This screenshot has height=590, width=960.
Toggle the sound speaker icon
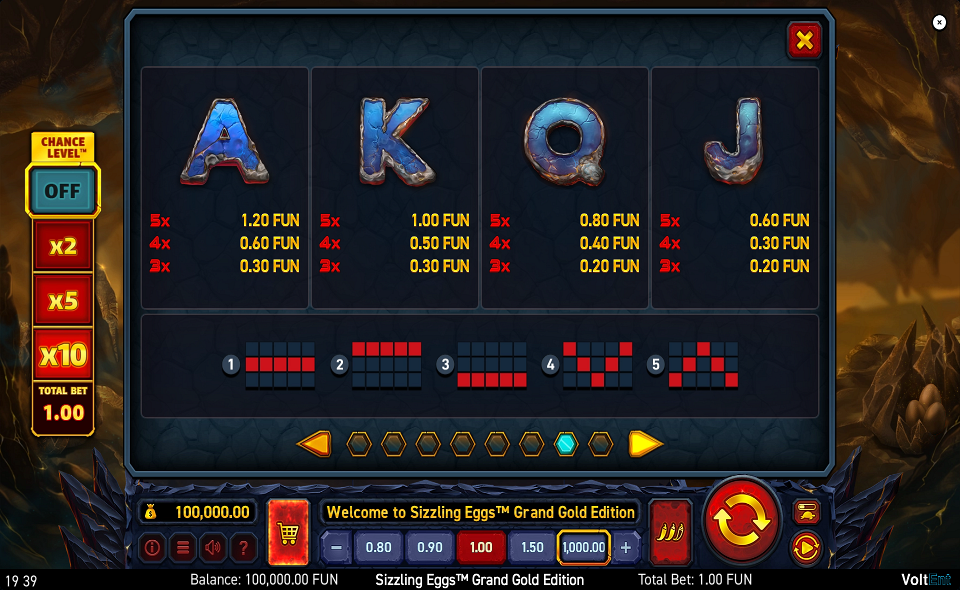tap(212, 547)
